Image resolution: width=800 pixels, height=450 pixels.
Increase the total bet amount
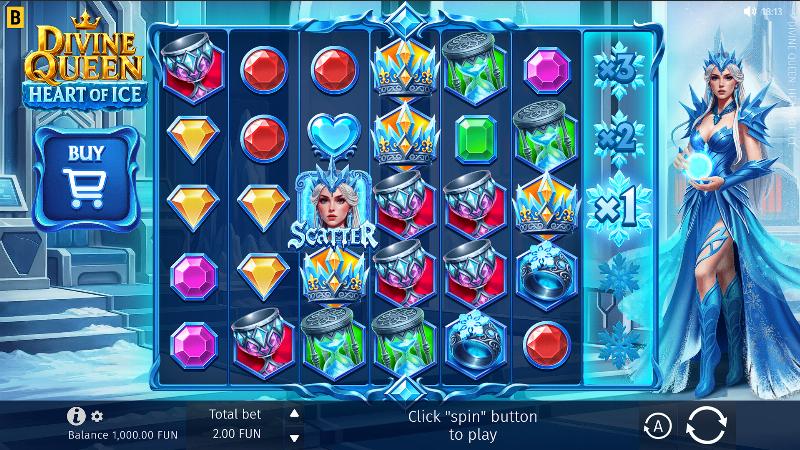click(x=294, y=413)
